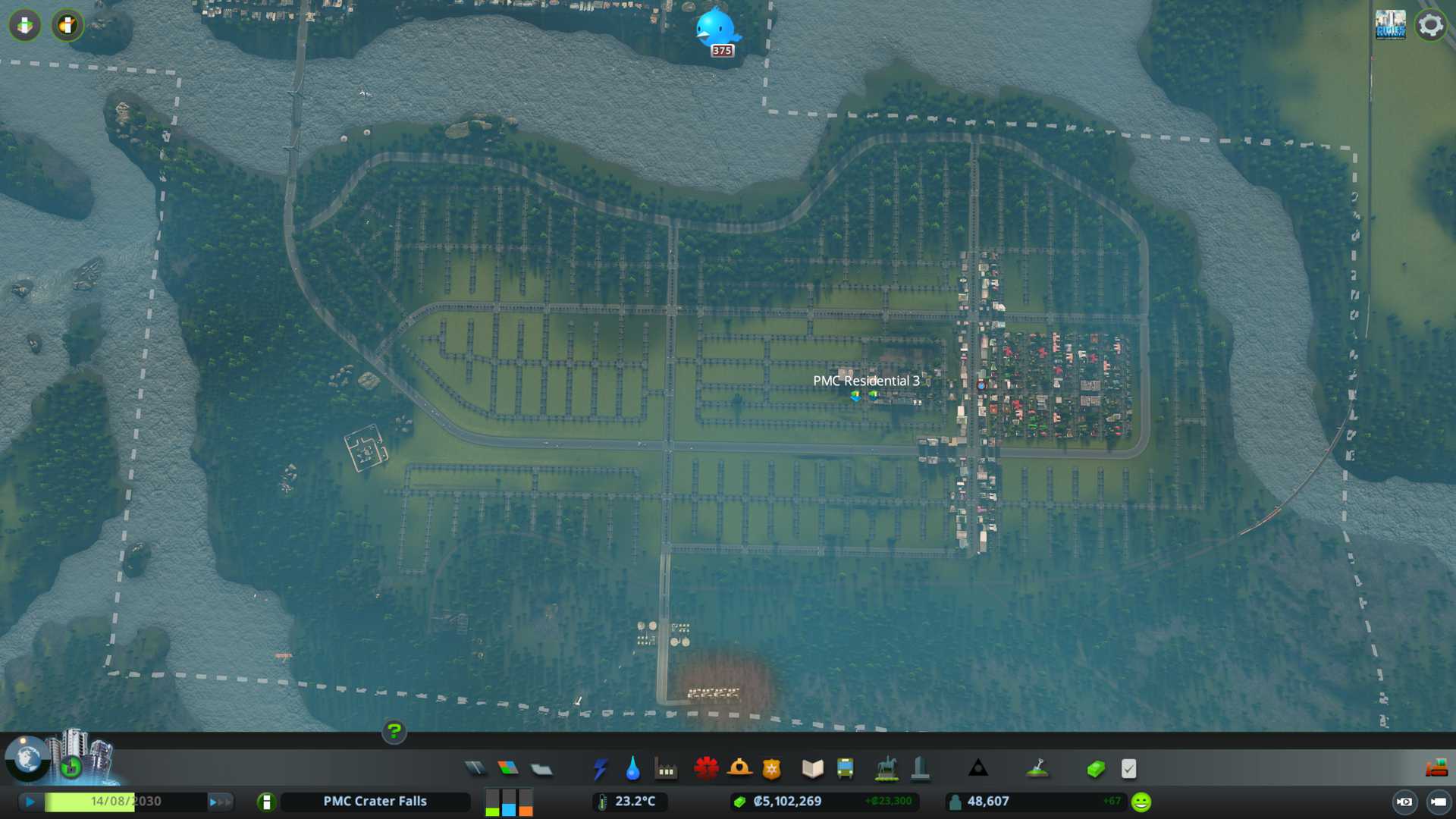Open the city info button beside PMC Crater Falls
The height and width of the screenshot is (819, 1456).
pyautogui.click(x=266, y=802)
